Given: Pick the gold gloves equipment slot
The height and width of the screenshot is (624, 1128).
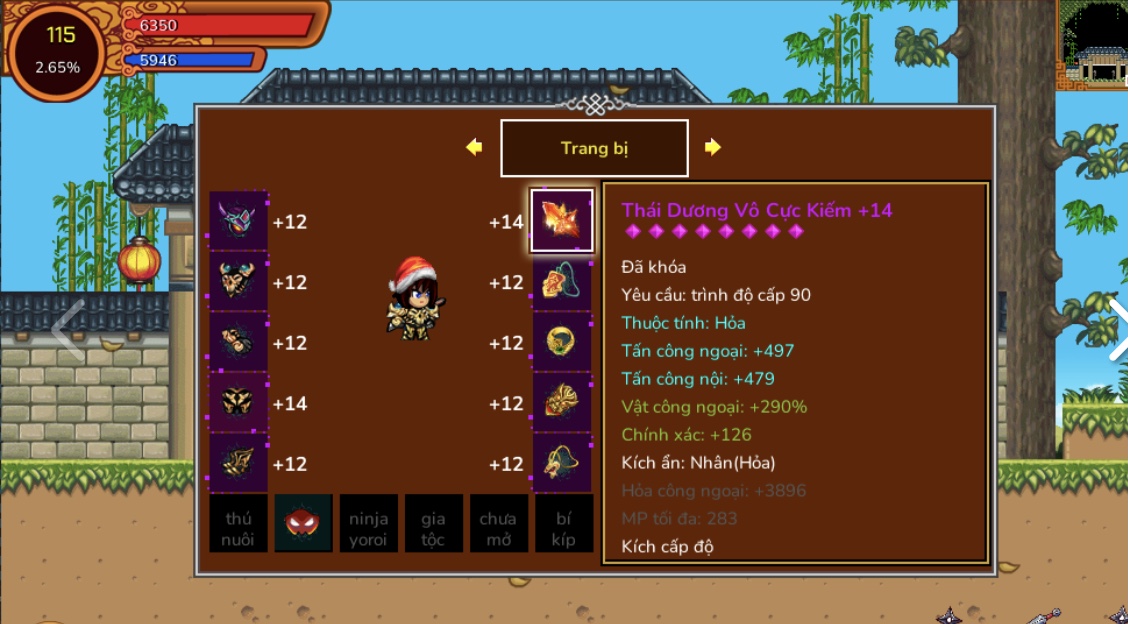Looking at the screenshot, I should (x=239, y=343).
